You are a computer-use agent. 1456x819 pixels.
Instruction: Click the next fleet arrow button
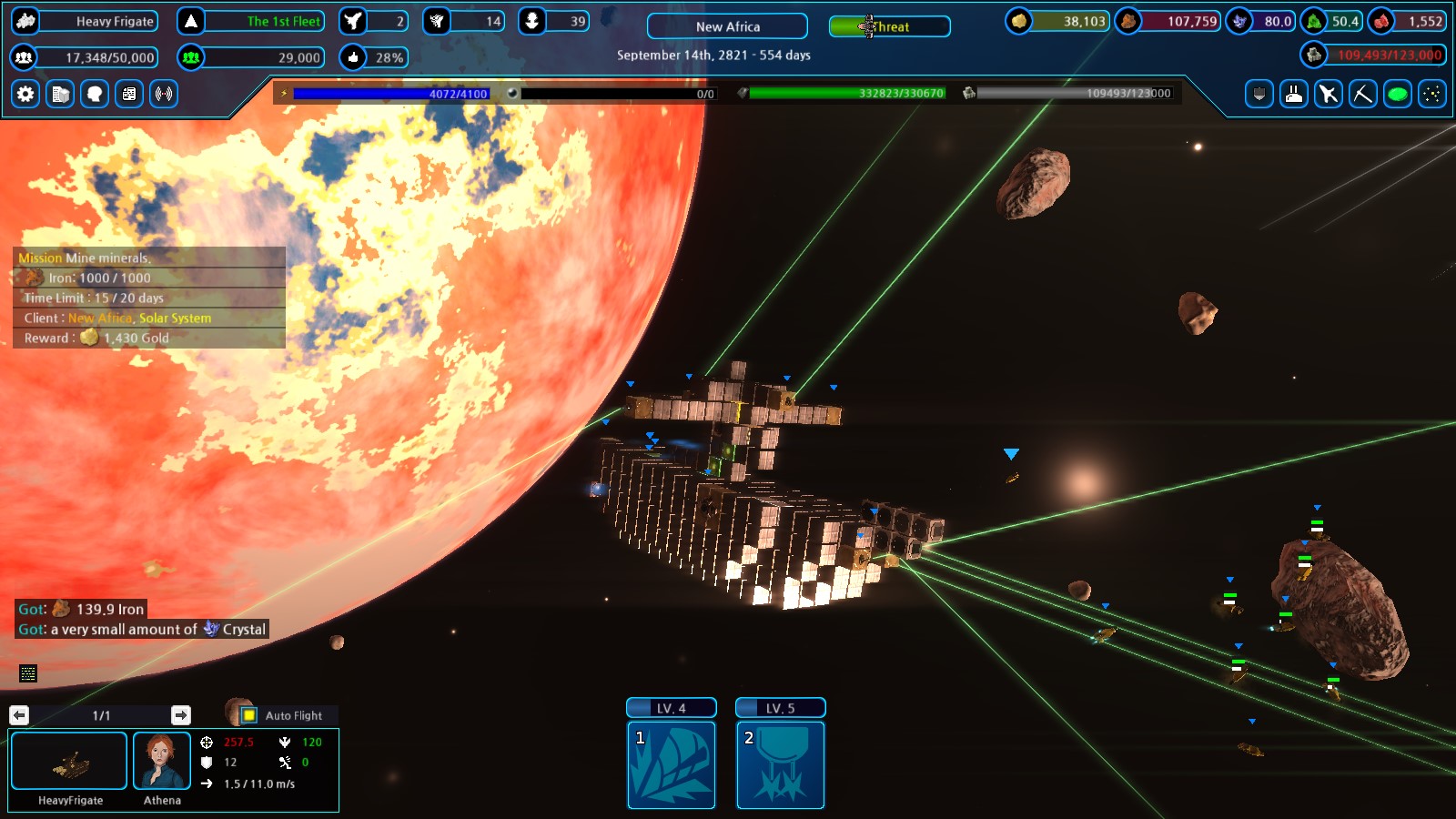click(183, 715)
